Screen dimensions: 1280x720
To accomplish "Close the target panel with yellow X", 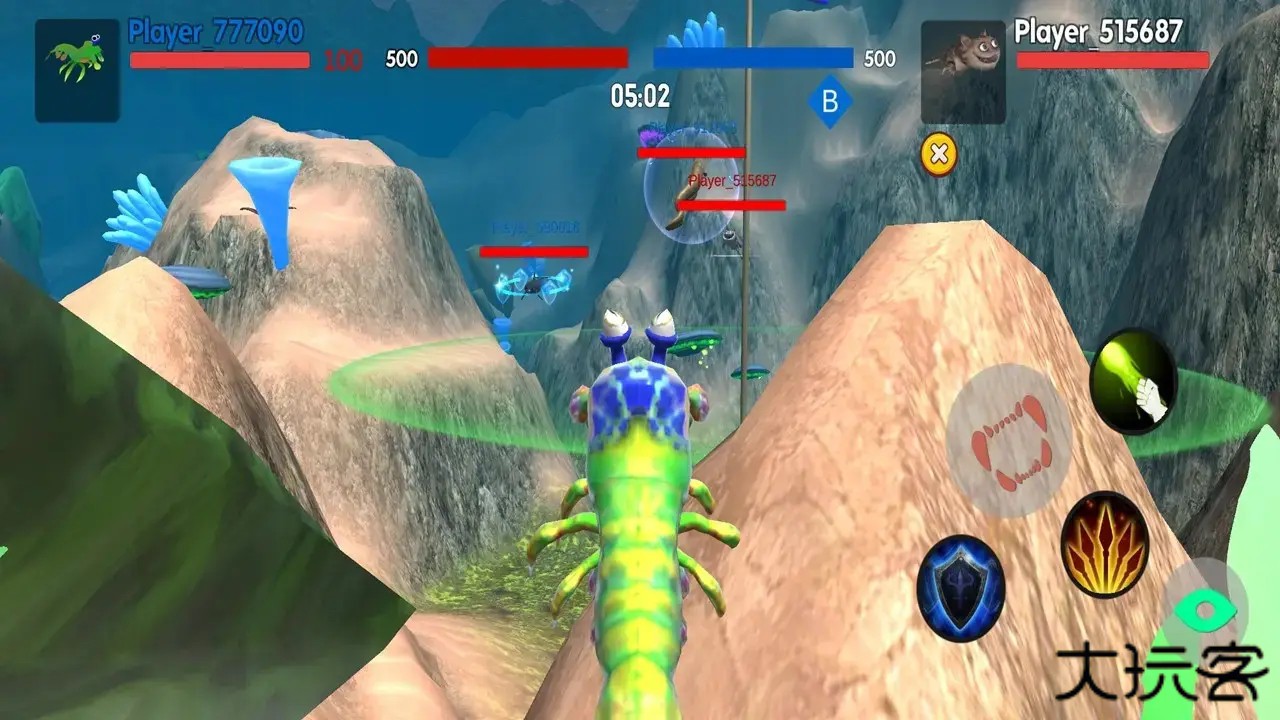I will click(x=938, y=154).
